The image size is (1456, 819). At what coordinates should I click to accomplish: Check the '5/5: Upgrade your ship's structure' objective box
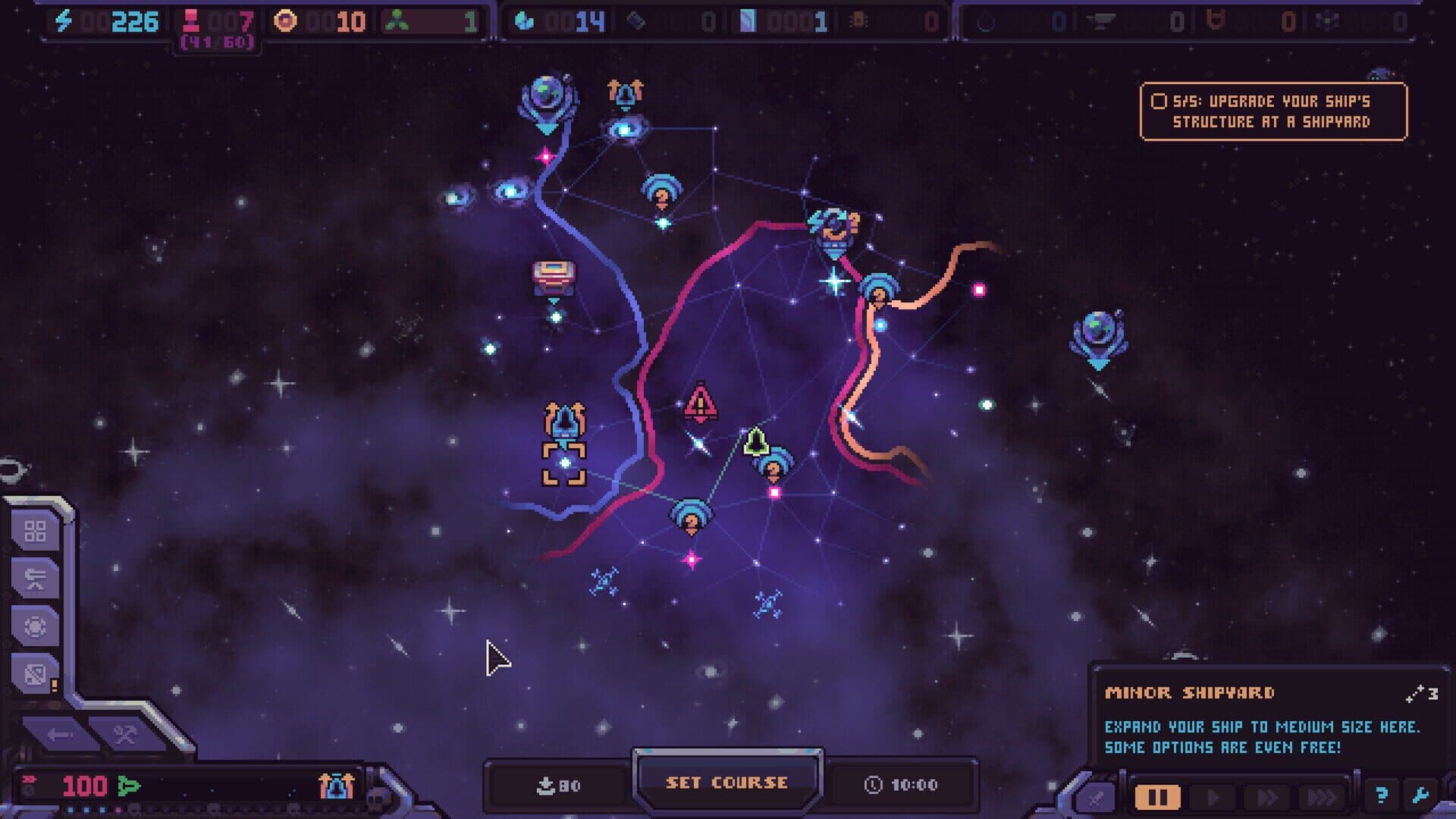pos(1159,99)
